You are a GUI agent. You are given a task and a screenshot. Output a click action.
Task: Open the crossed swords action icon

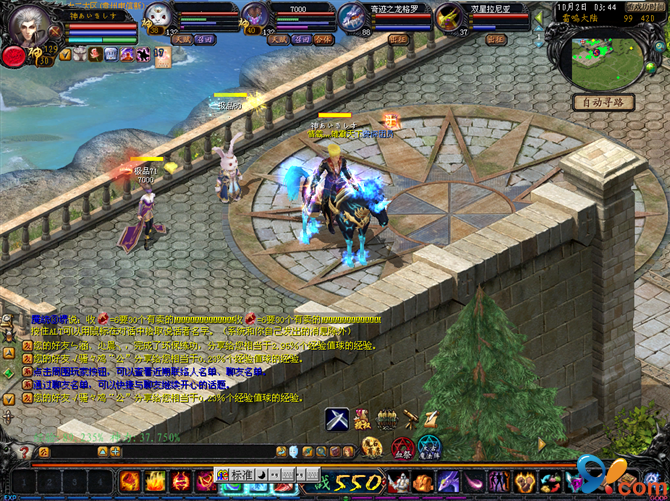tap(336, 420)
